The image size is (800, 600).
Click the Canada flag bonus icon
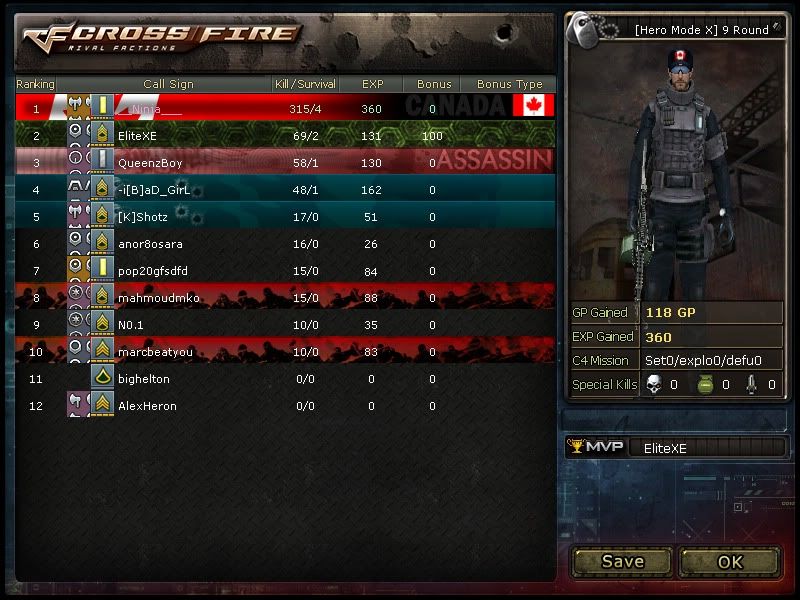(x=533, y=106)
